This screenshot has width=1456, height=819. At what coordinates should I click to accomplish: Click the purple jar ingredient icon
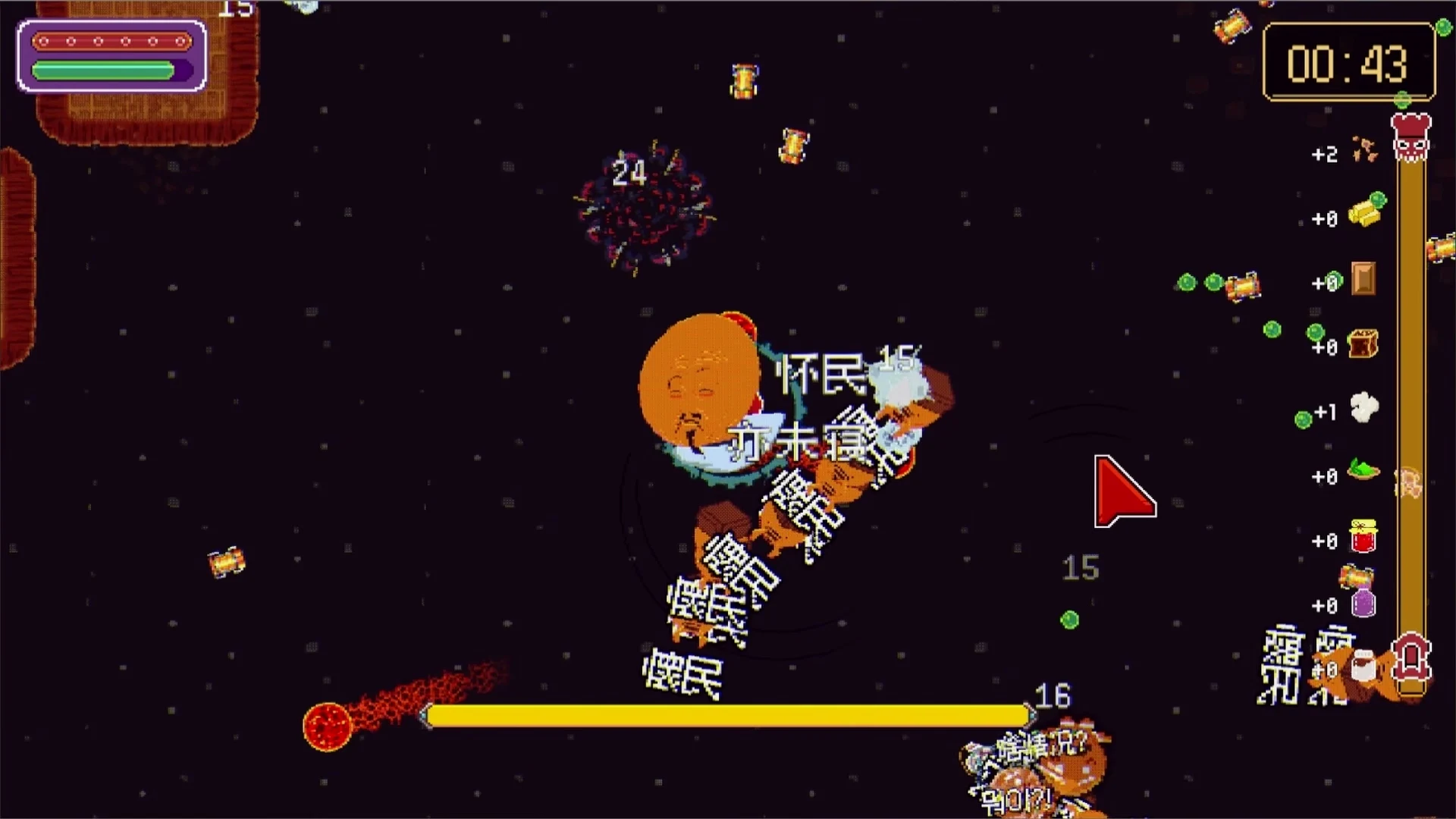(x=1363, y=603)
